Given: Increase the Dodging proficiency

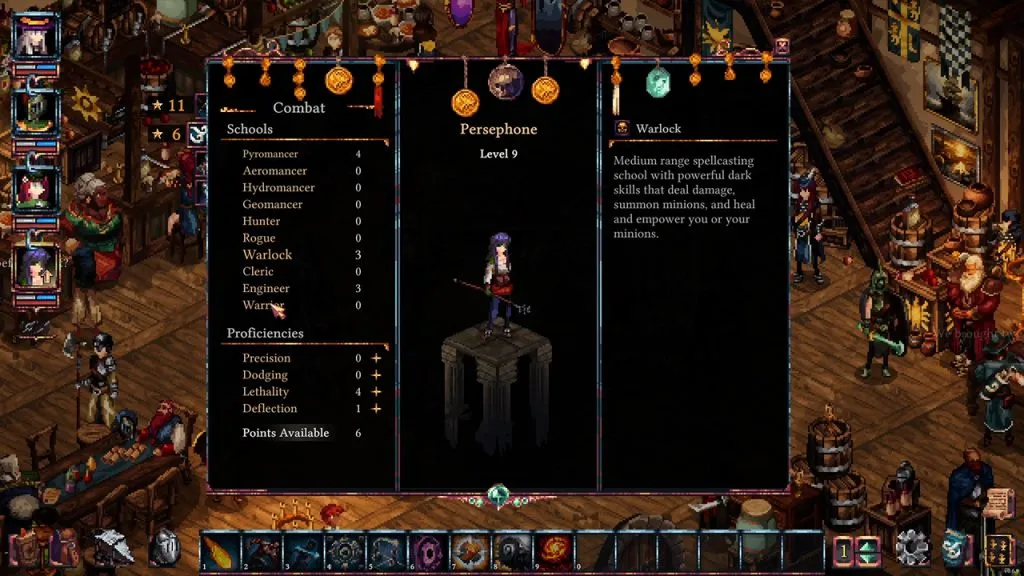Looking at the screenshot, I should (x=377, y=375).
